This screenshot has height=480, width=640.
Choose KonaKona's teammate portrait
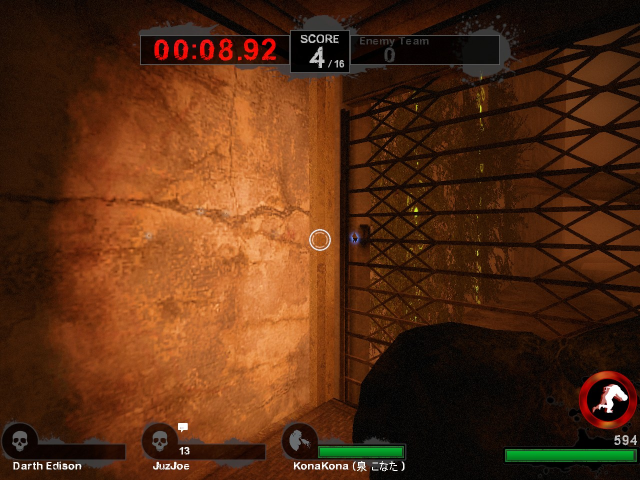298,441
